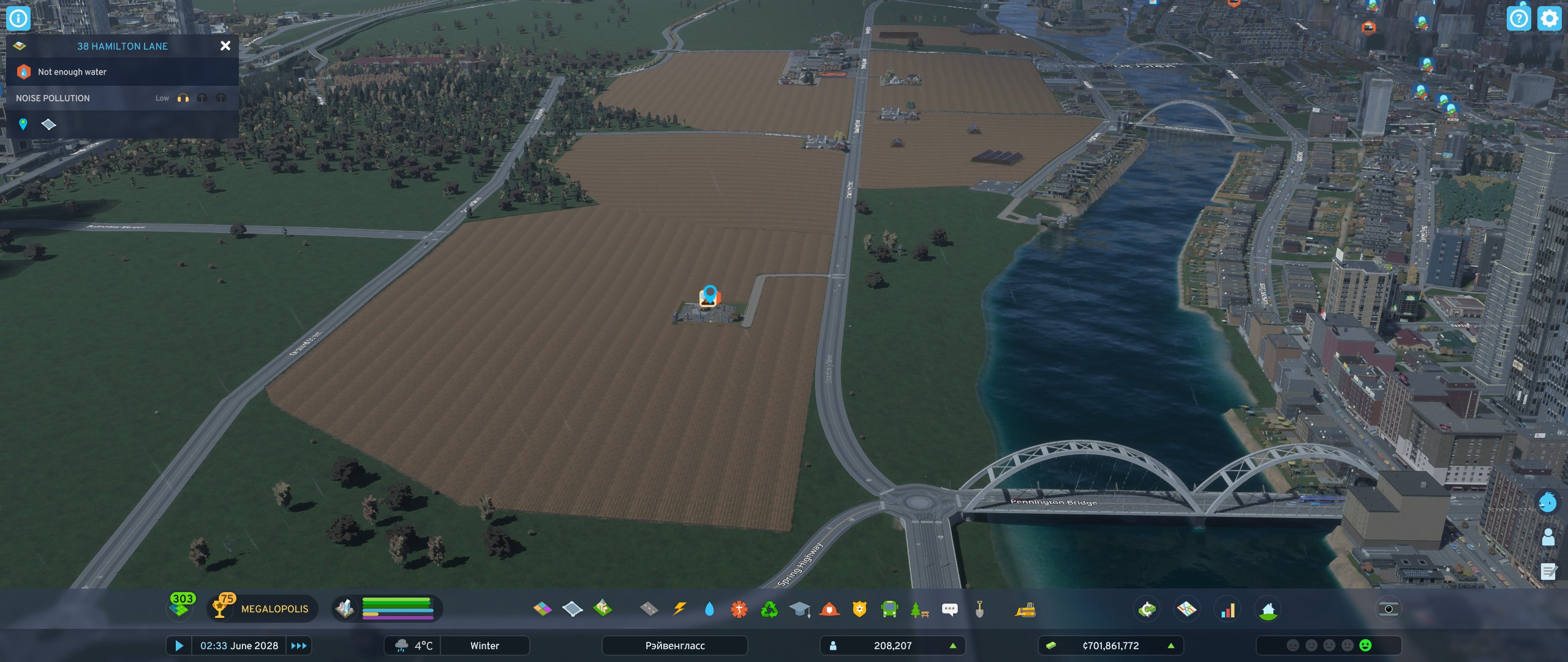Select the Bulldozer tool
The height and width of the screenshot is (662, 1568).
(x=1026, y=610)
